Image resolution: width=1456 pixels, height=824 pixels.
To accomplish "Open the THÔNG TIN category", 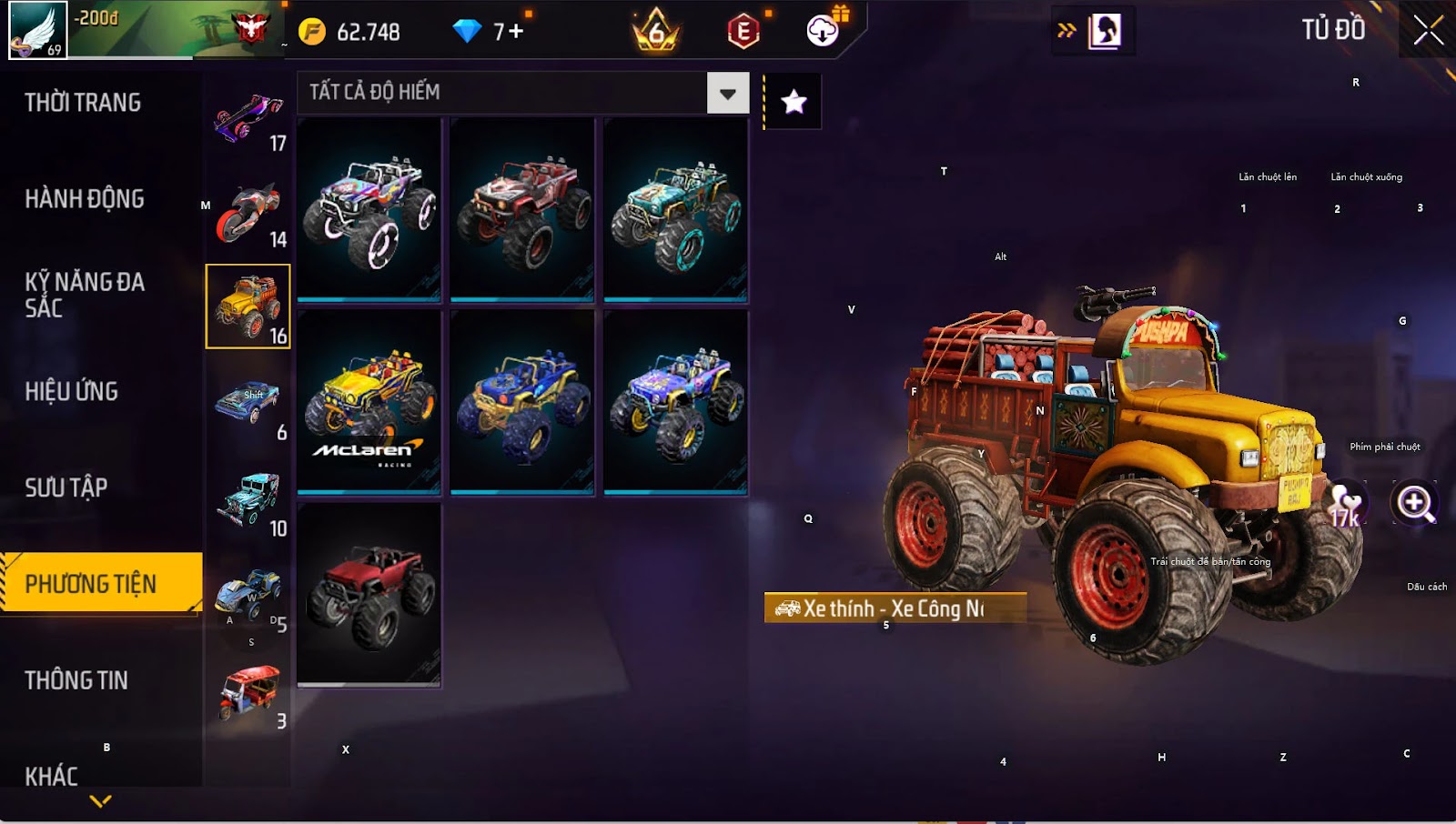I will click(76, 680).
